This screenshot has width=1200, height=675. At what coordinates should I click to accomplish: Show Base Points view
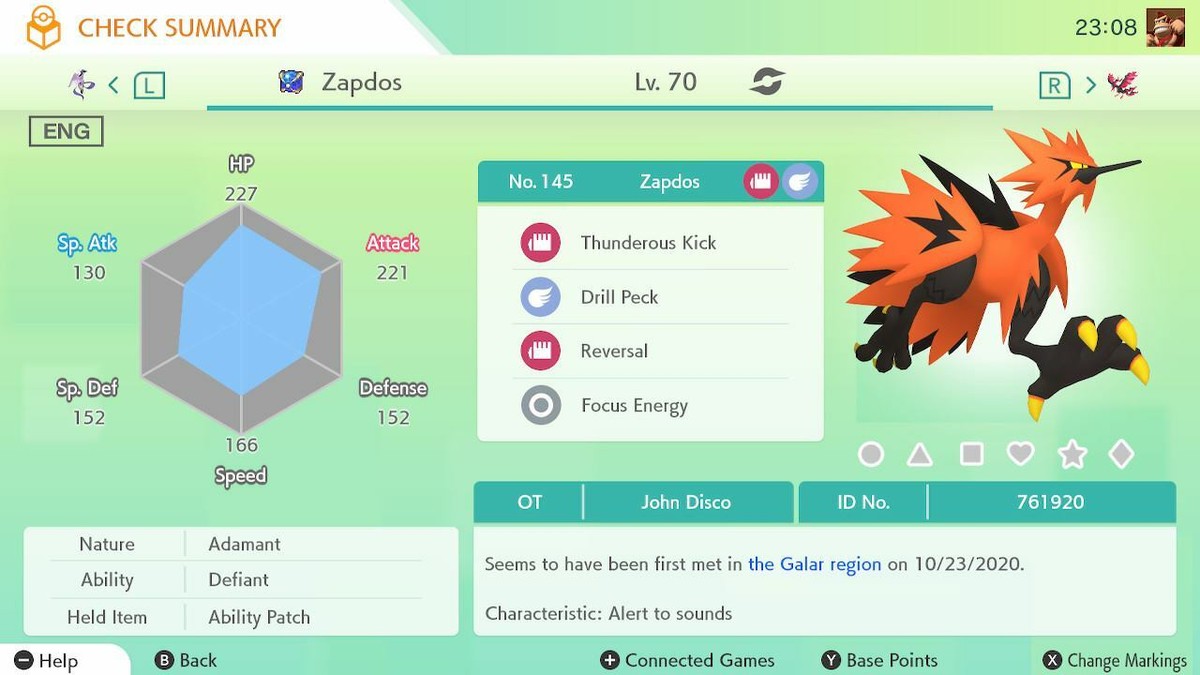point(879,660)
